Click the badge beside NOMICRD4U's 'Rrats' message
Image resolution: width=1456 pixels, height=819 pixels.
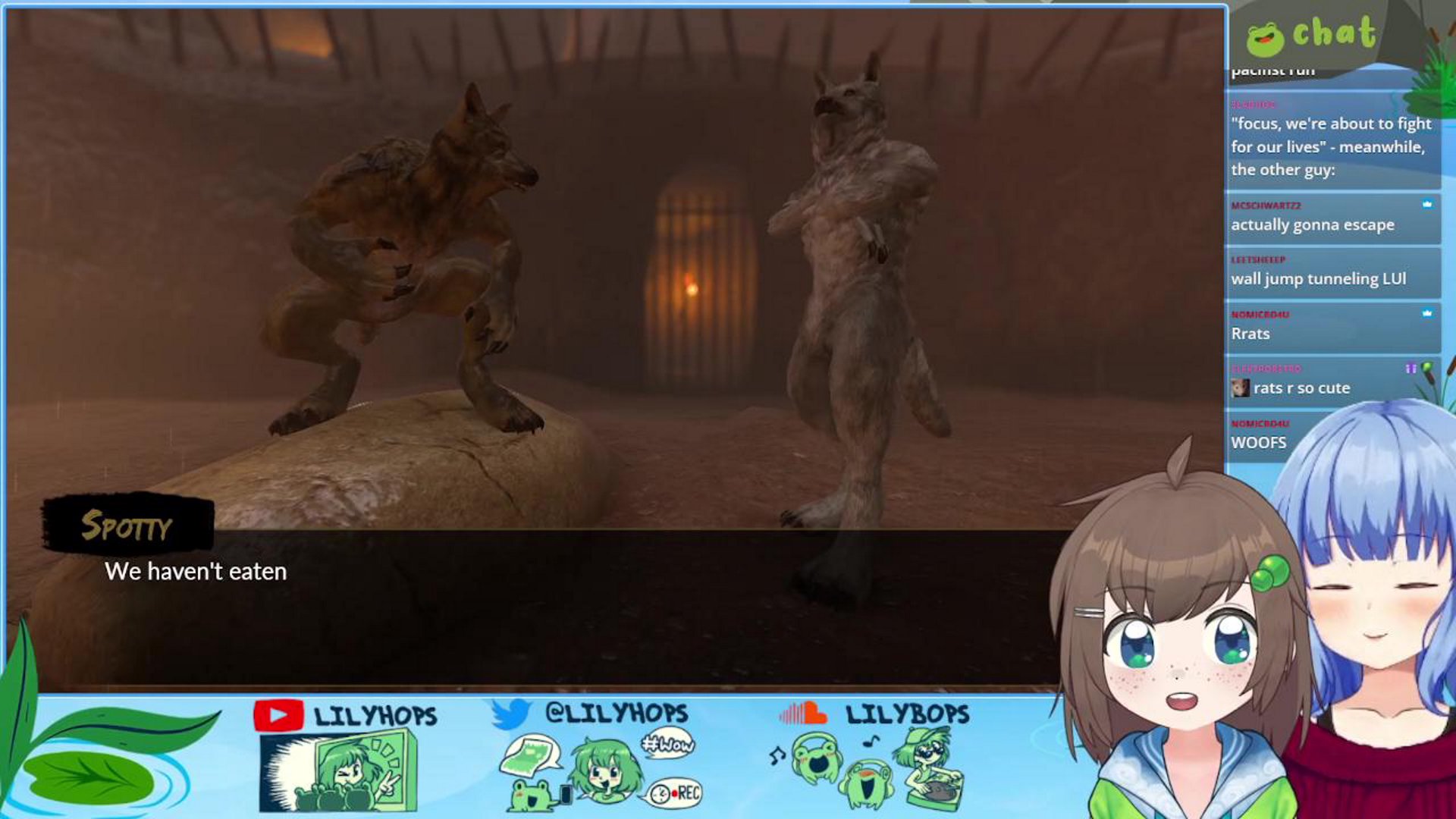click(1428, 313)
